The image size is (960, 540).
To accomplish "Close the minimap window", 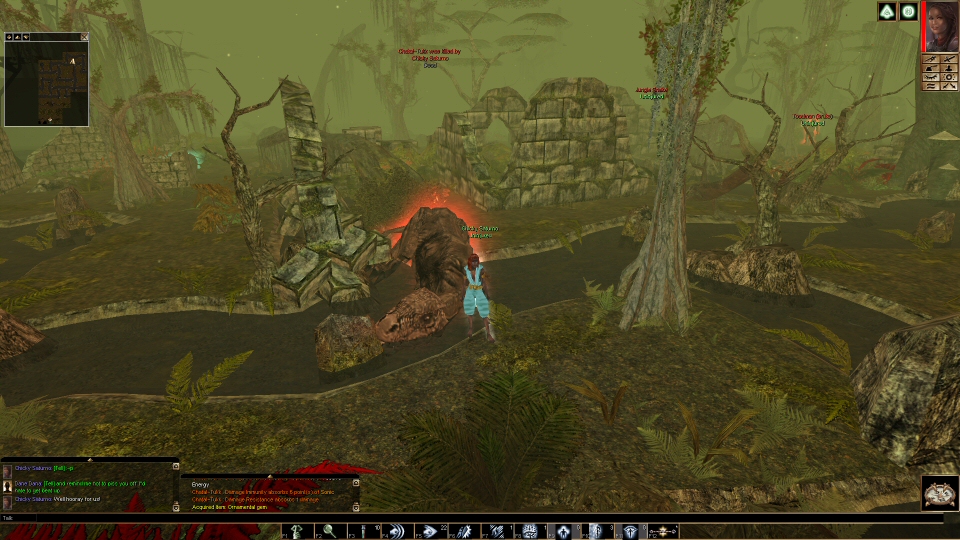I will click(x=85, y=37).
